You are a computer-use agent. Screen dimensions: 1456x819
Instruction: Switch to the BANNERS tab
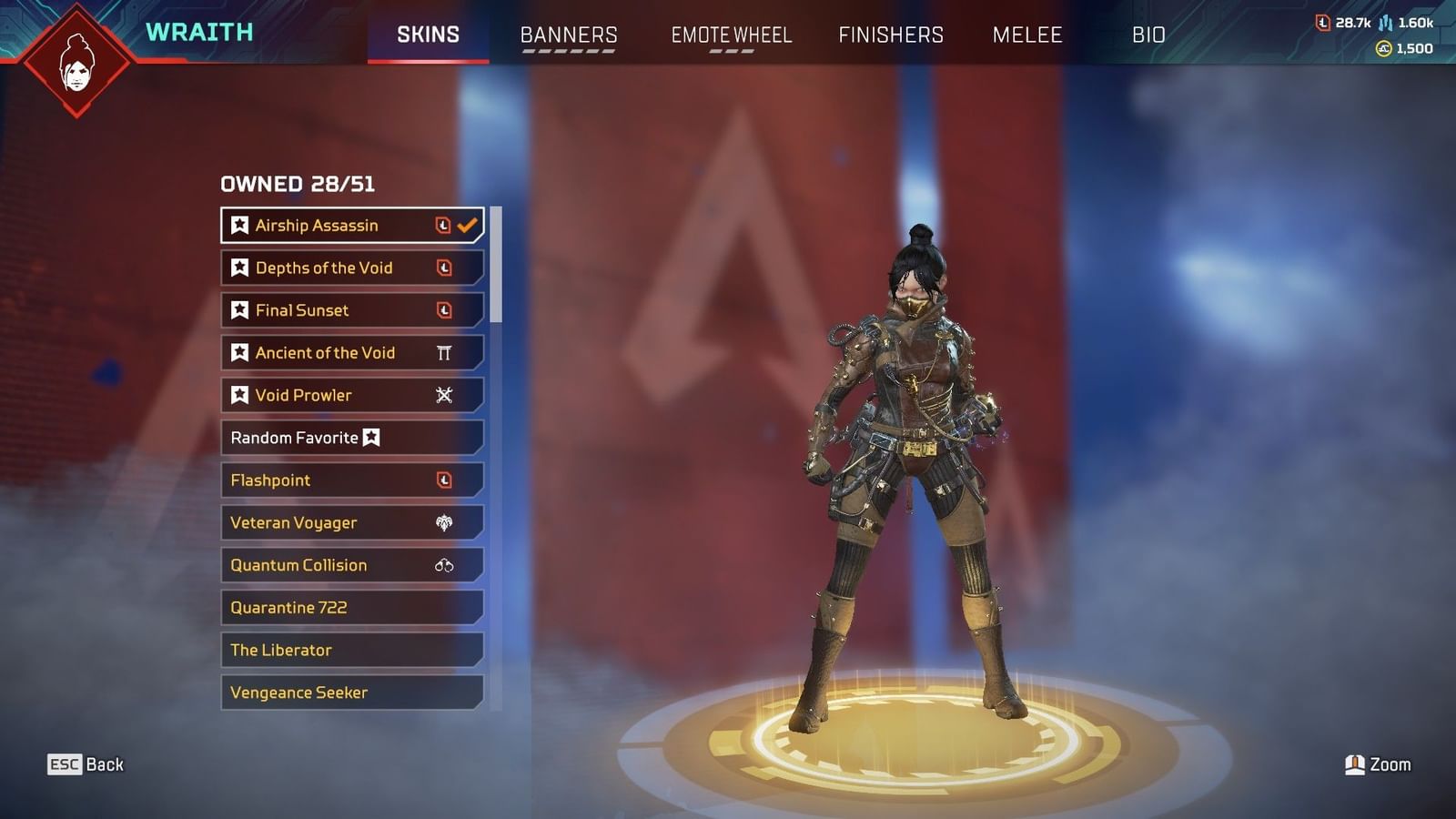568,35
